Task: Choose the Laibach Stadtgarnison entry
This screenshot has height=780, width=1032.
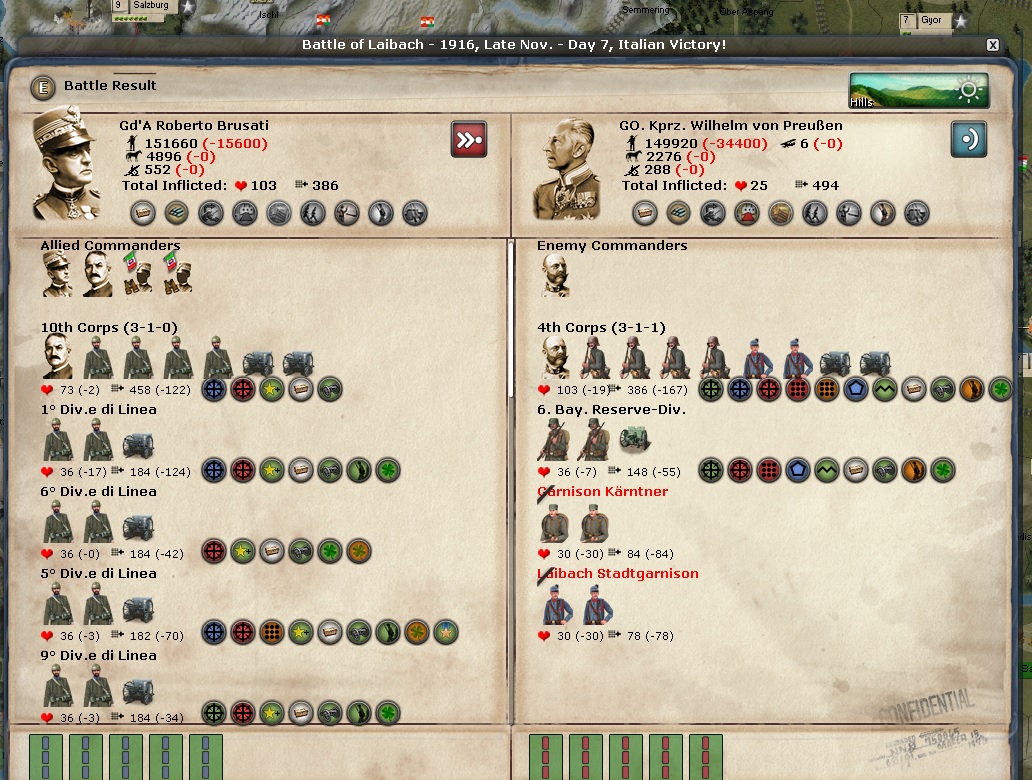Action: pyautogui.click(x=617, y=574)
